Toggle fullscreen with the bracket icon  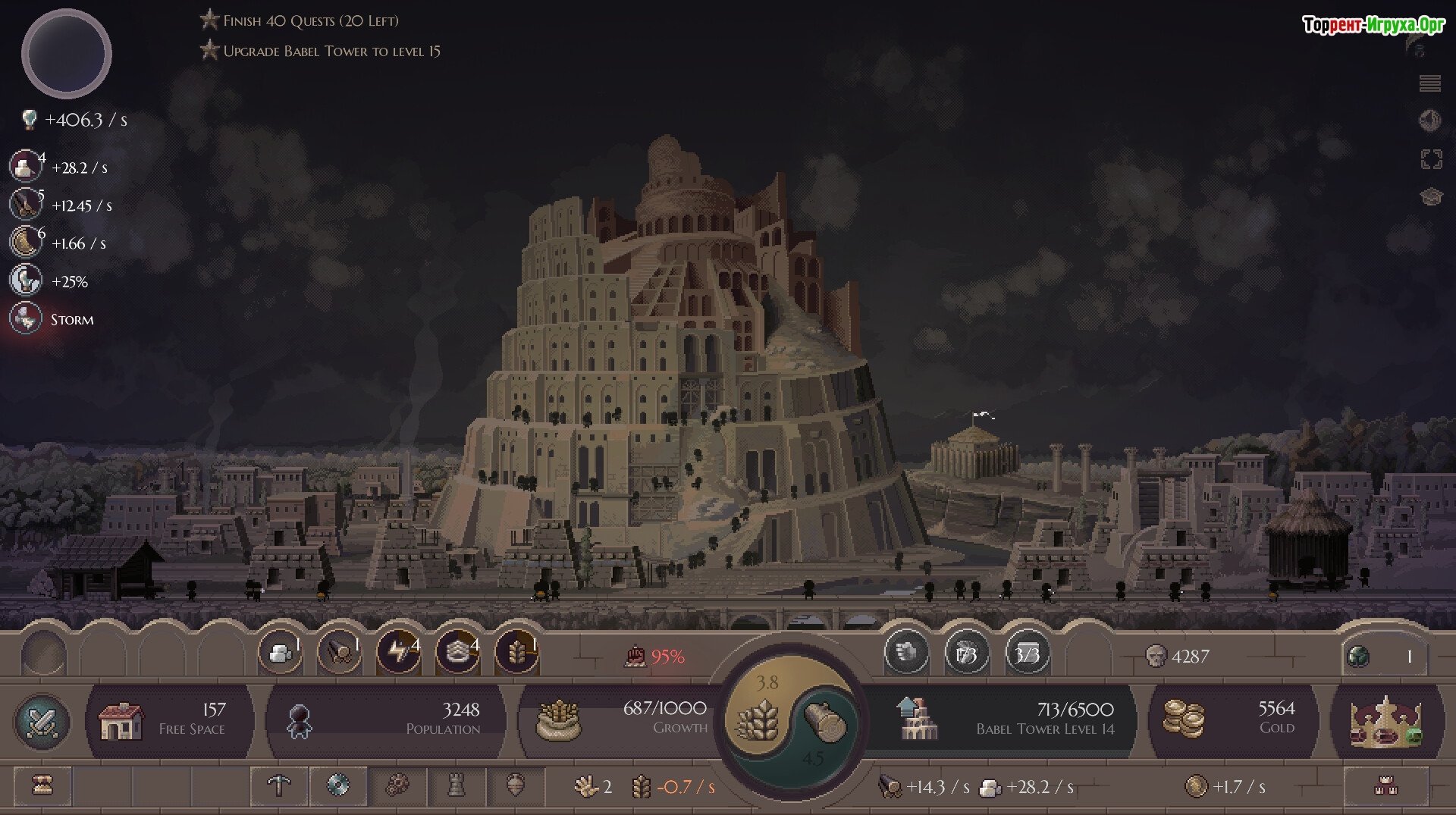click(x=1430, y=159)
